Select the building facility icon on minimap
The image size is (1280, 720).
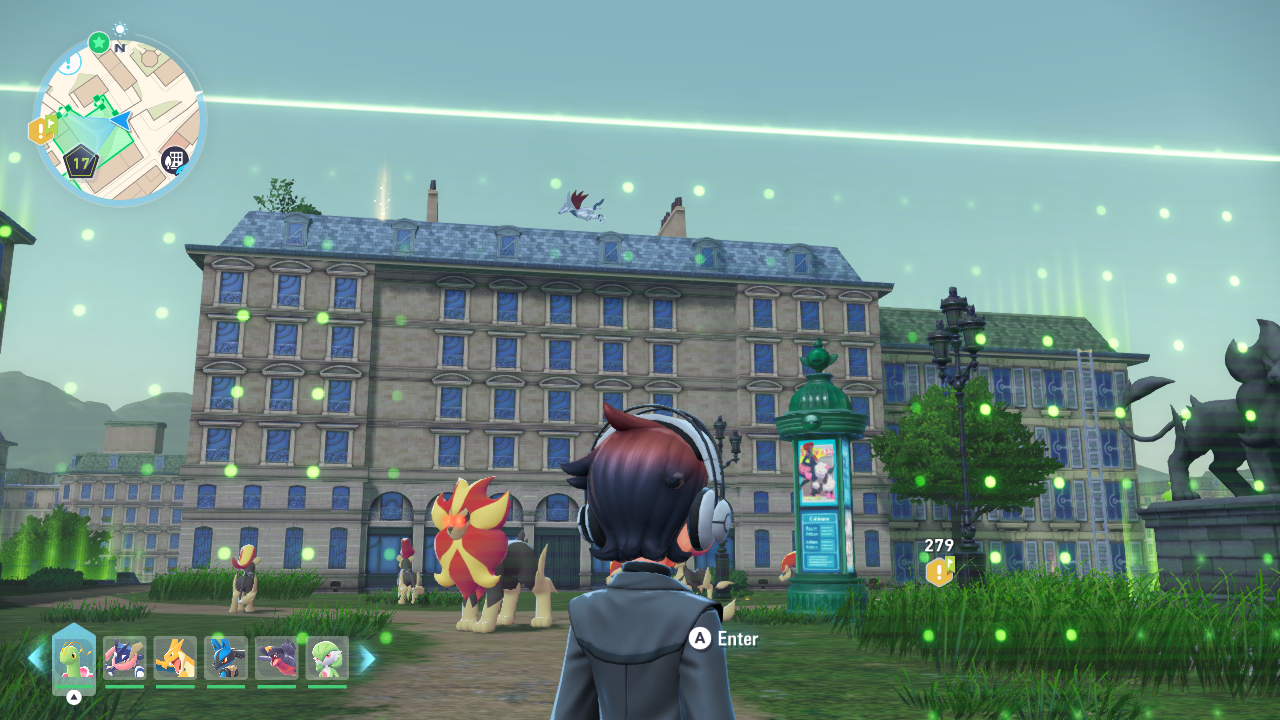175,160
